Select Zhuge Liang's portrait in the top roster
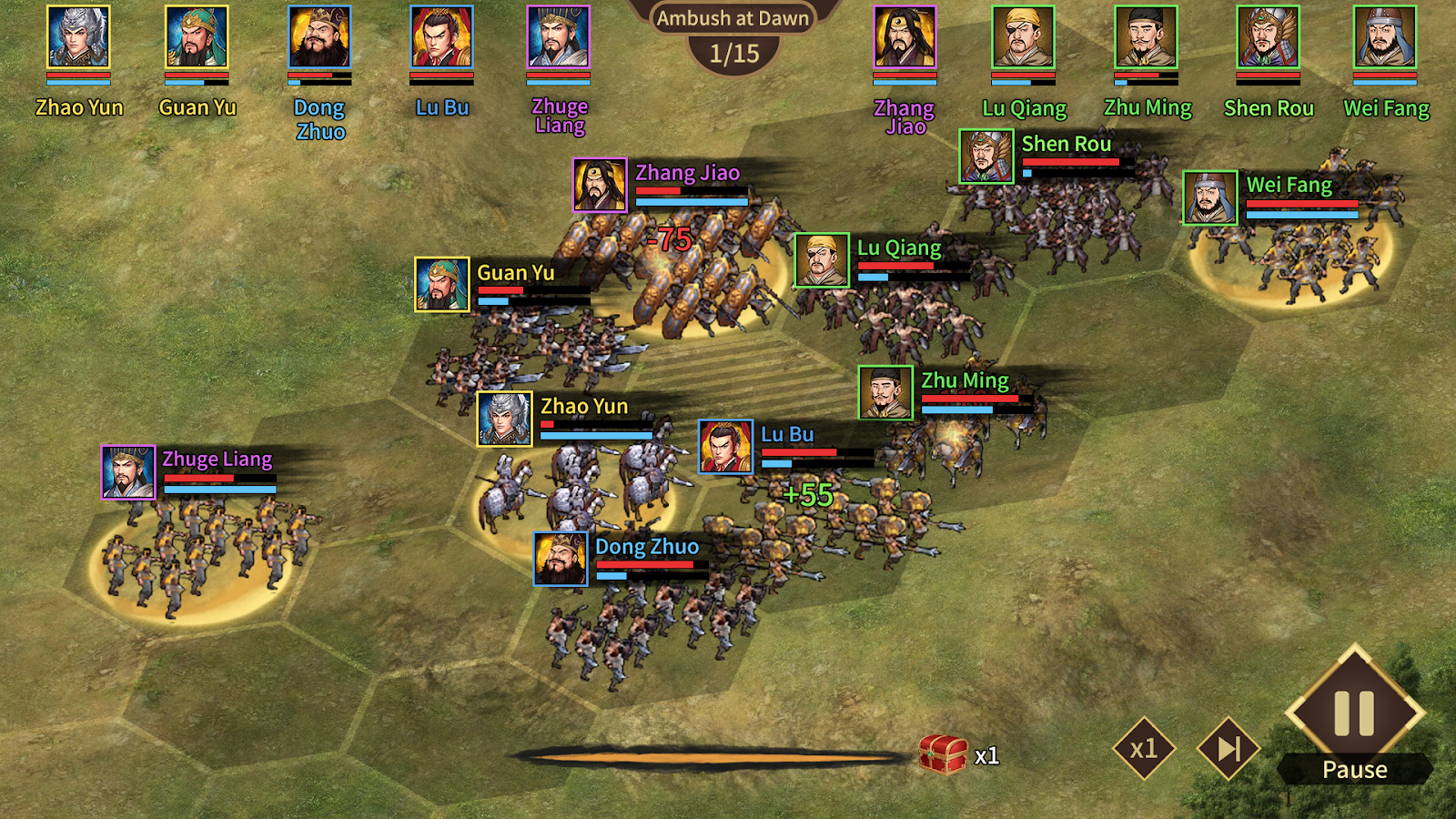 [x=559, y=37]
